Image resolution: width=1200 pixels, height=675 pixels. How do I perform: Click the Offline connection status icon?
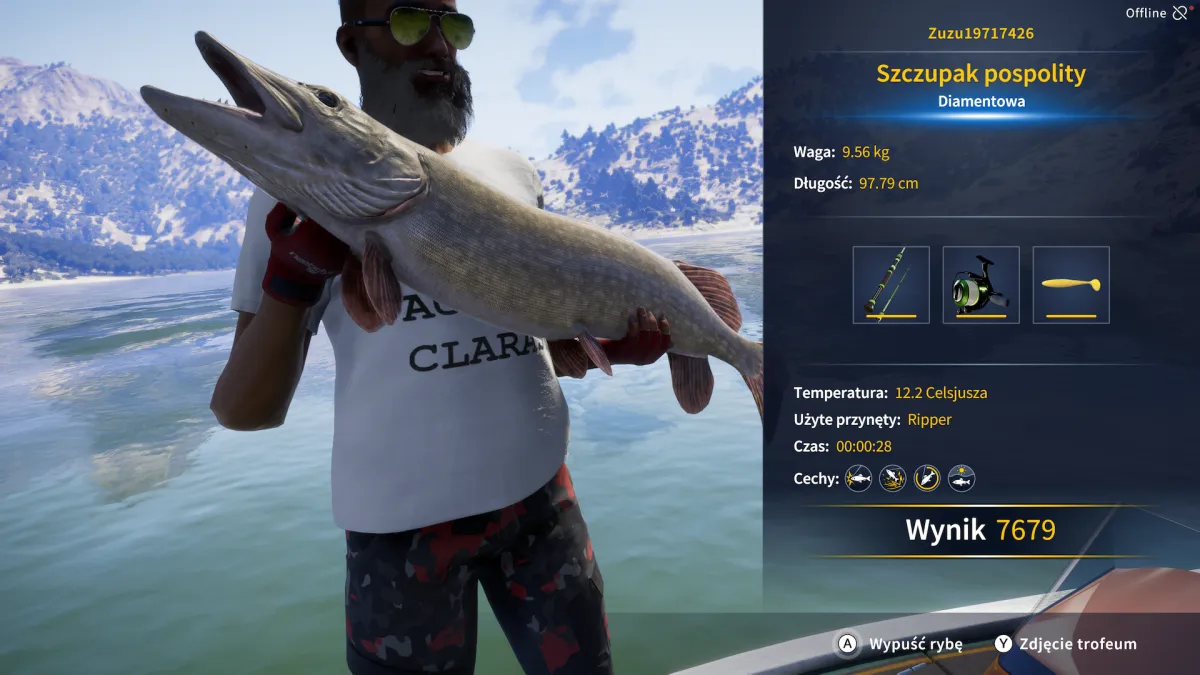pyautogui.click(x=1181, y=13)
